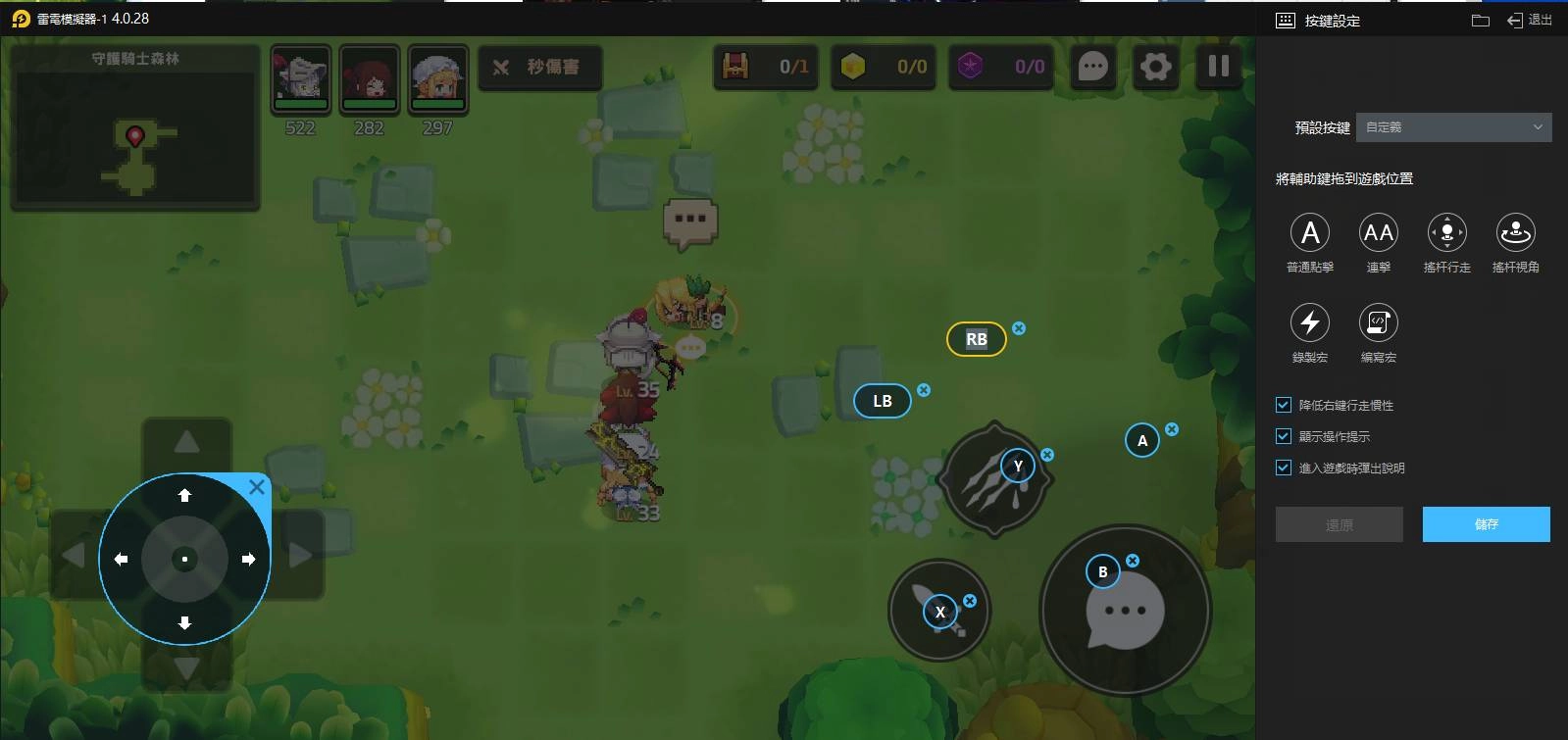Image resolution: width=1568 pixels, height=740 pixels.
Task: Select the 連擊 (repeated tap) AA tool
Action: 1379,233
